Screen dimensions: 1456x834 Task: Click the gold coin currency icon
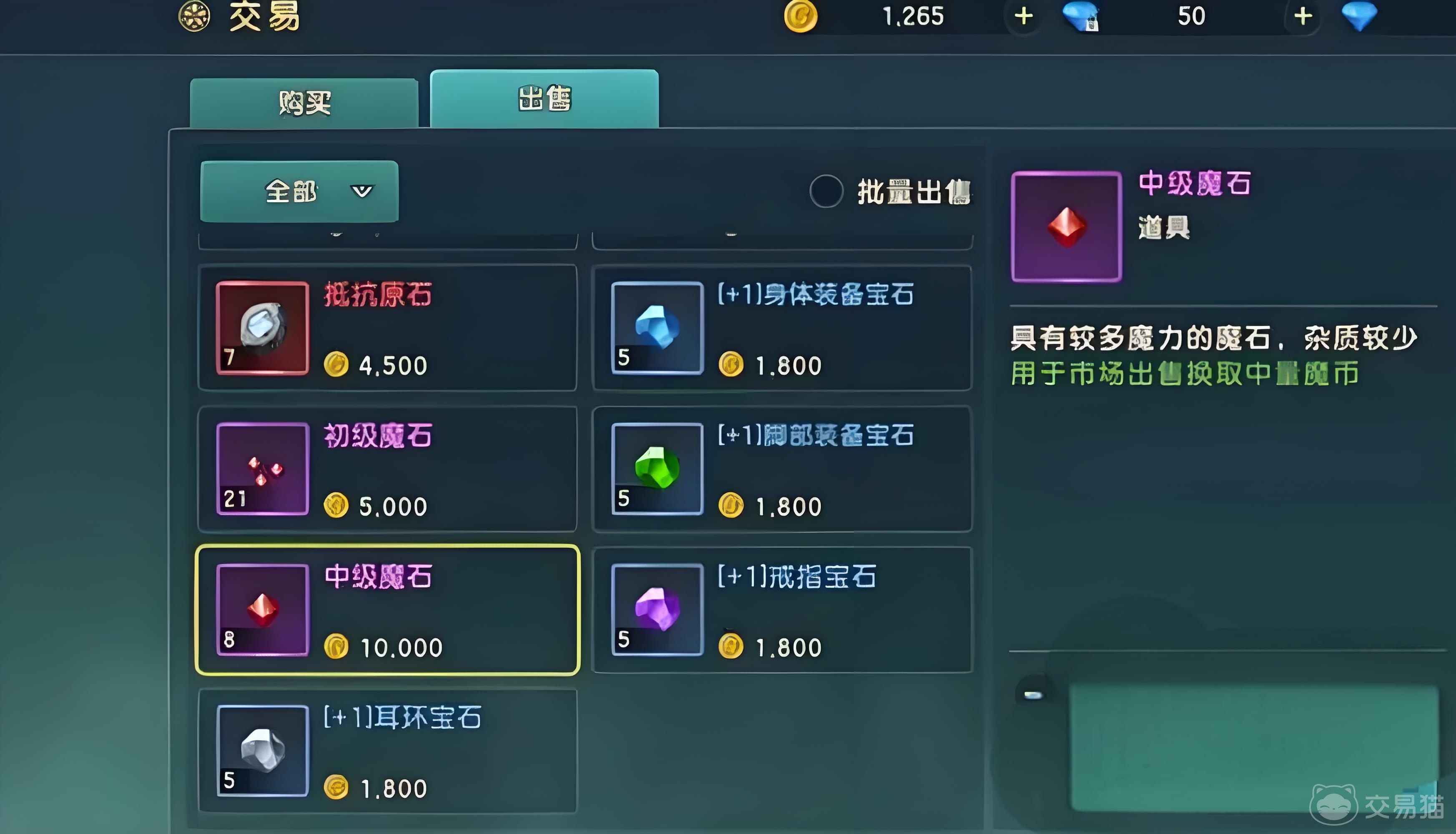coord(801,15)
